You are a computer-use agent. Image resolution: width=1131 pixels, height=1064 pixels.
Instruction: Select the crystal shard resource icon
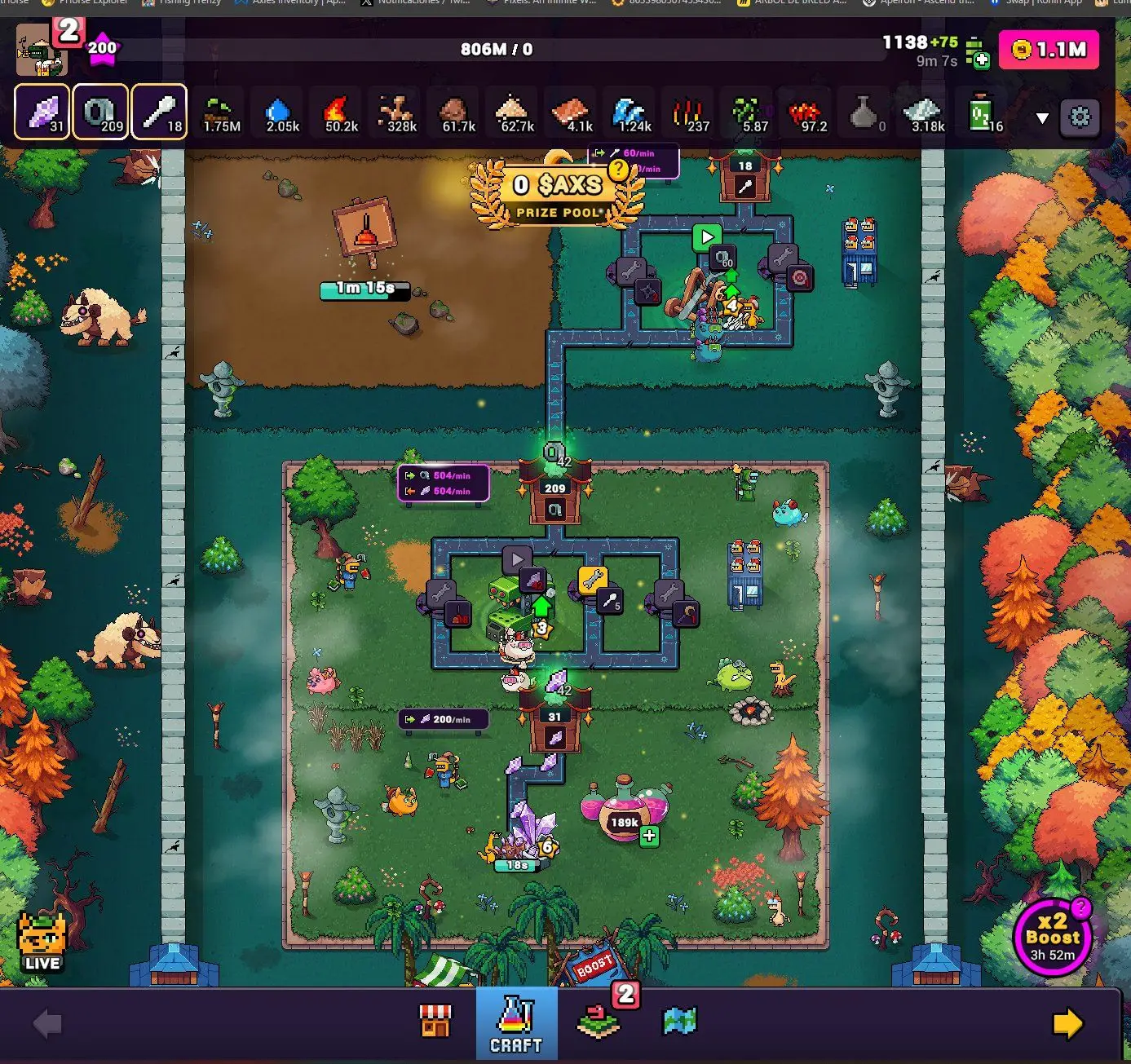41,113
